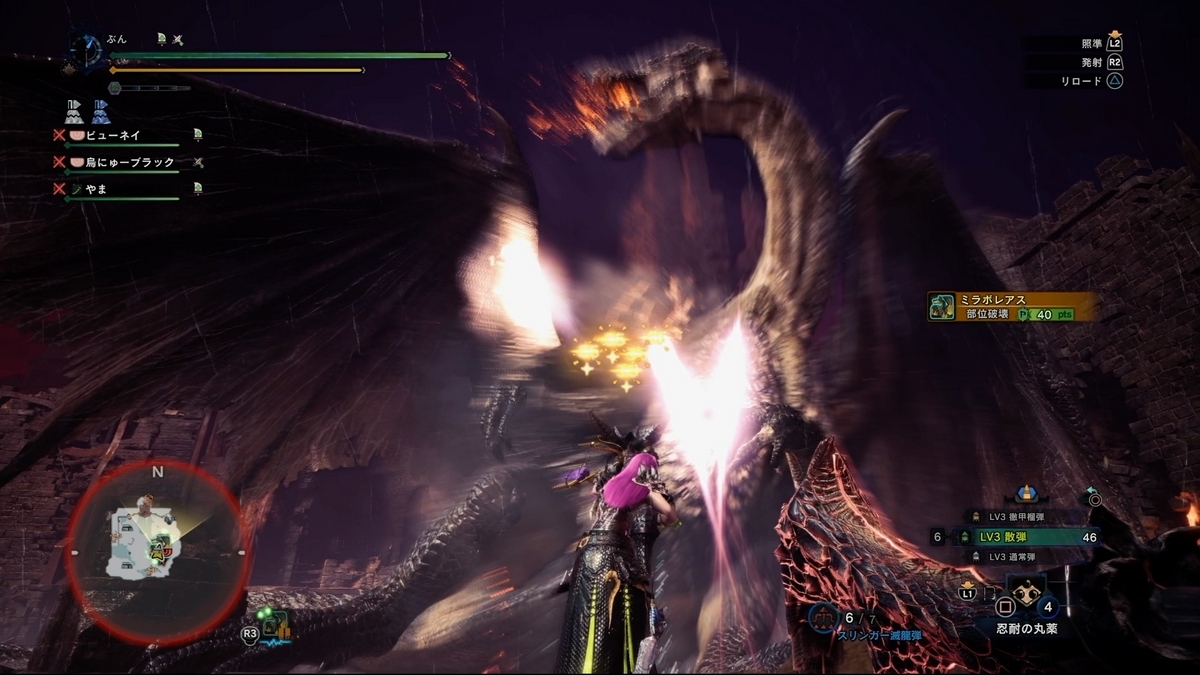
Task: Use the 忍耐の丸薬 item icon
Action: [1027, 597]
